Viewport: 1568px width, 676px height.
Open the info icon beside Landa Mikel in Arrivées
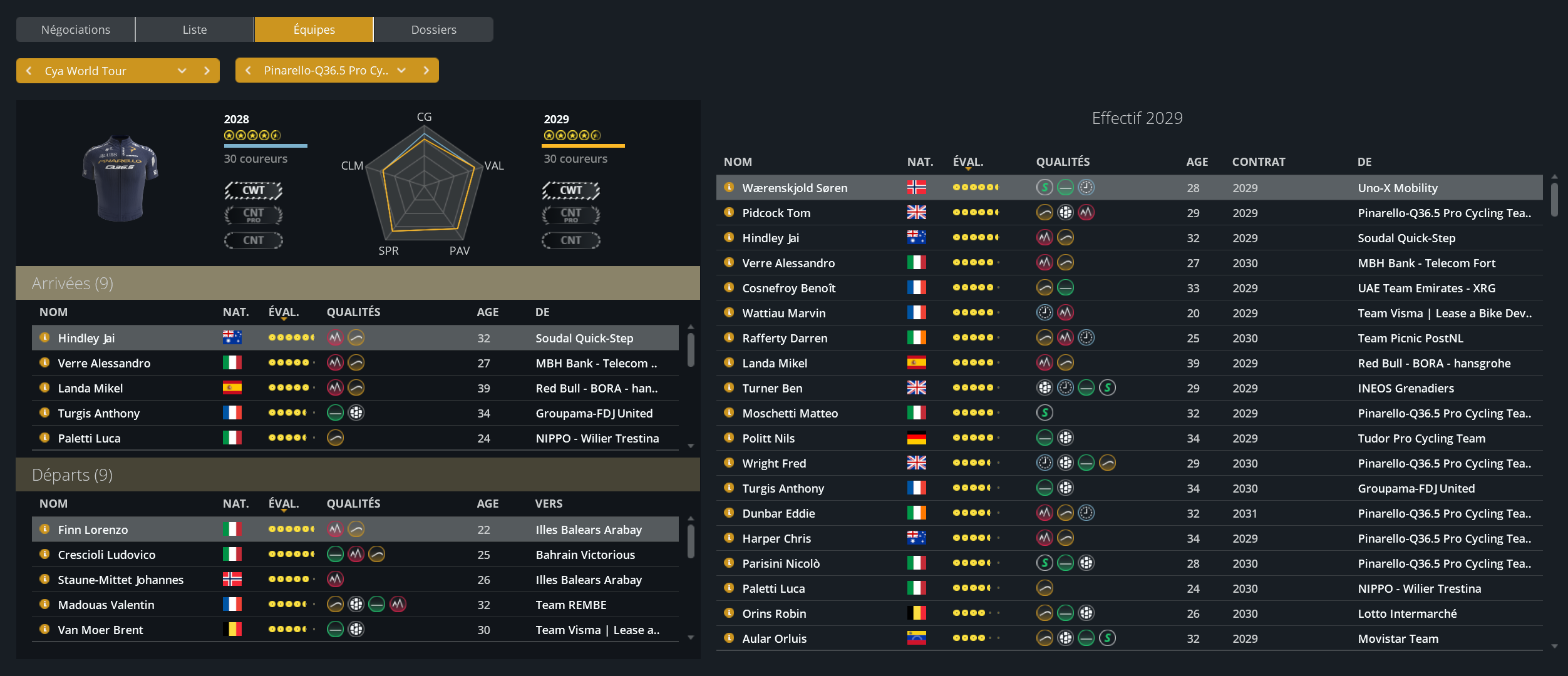[44, 388]
